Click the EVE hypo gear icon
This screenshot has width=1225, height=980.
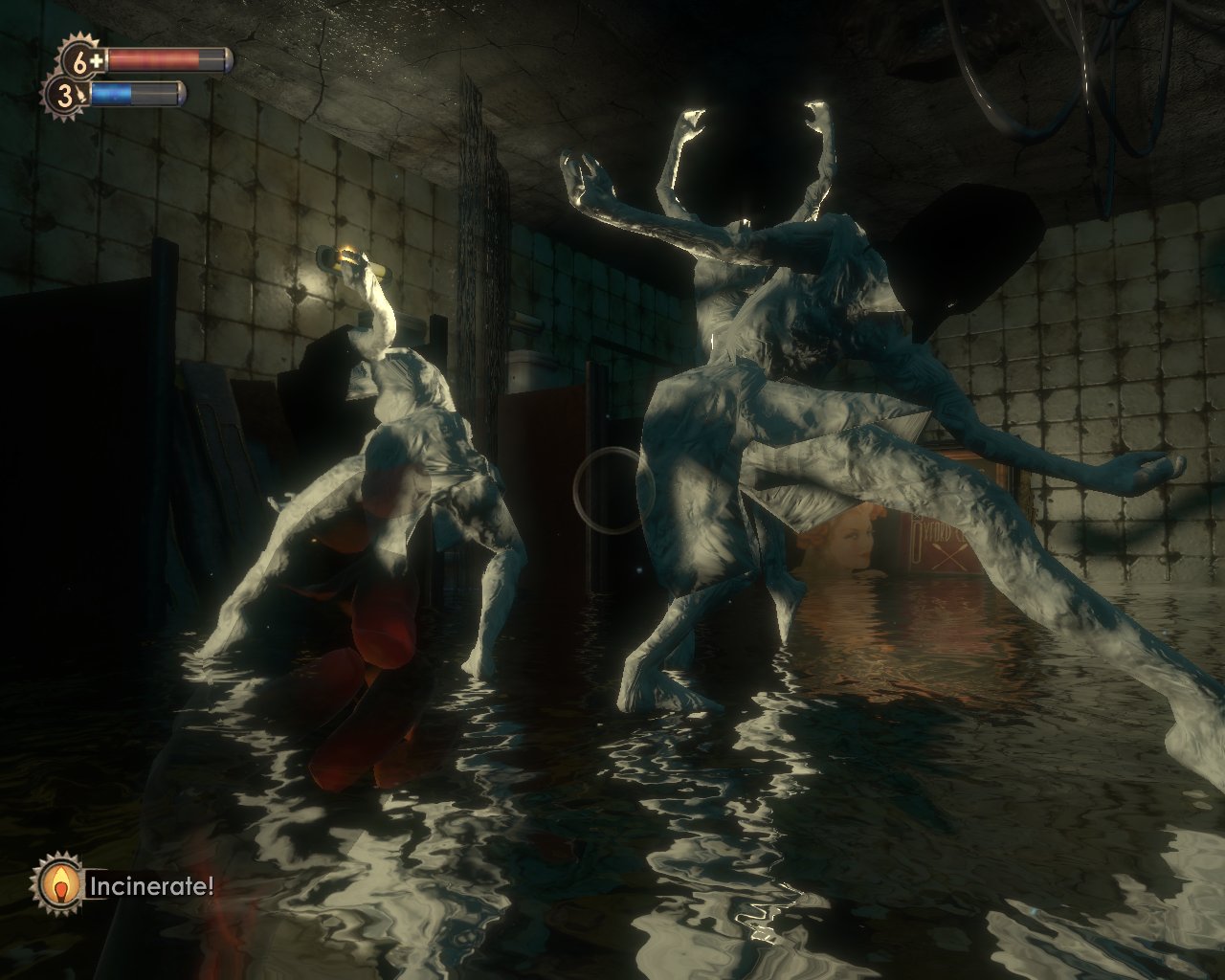[67, 96]
